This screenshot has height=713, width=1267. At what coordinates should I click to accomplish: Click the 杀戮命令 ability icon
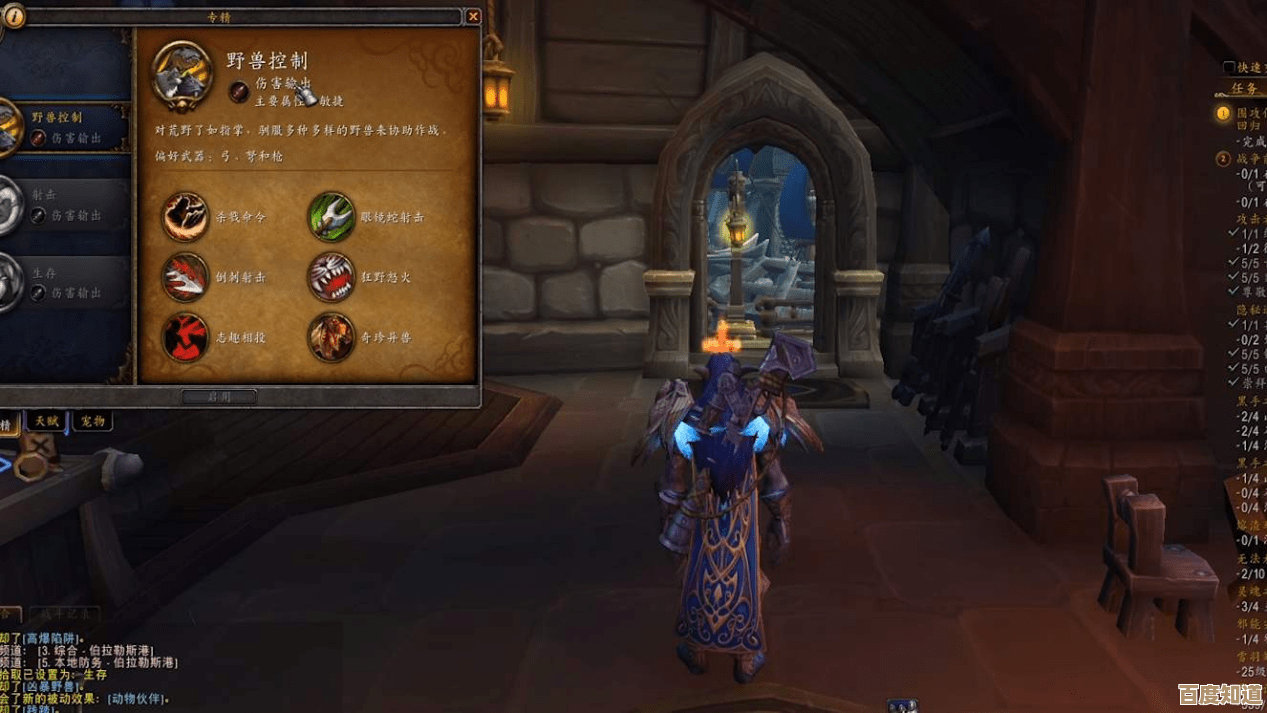[x=185, y=217]
